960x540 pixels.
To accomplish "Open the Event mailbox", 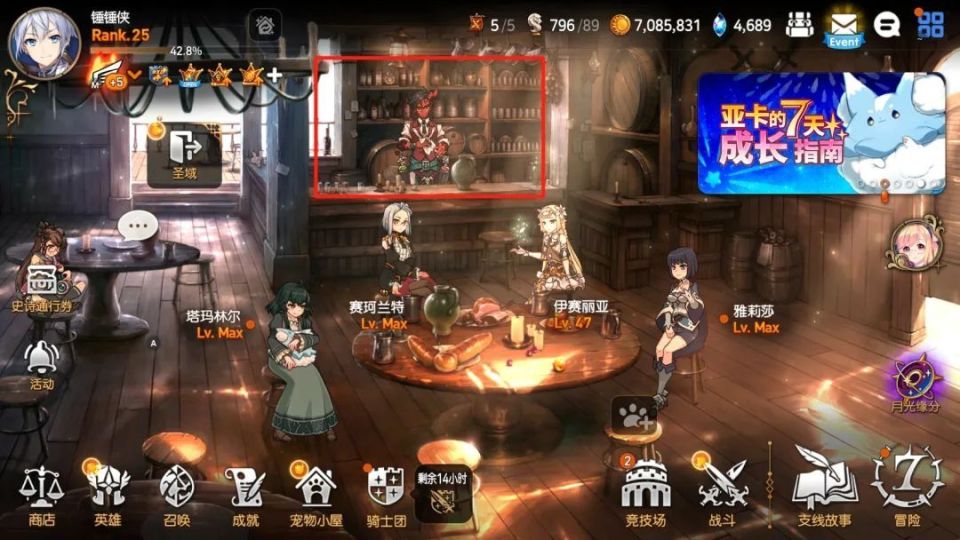I will tap(843, 27).
